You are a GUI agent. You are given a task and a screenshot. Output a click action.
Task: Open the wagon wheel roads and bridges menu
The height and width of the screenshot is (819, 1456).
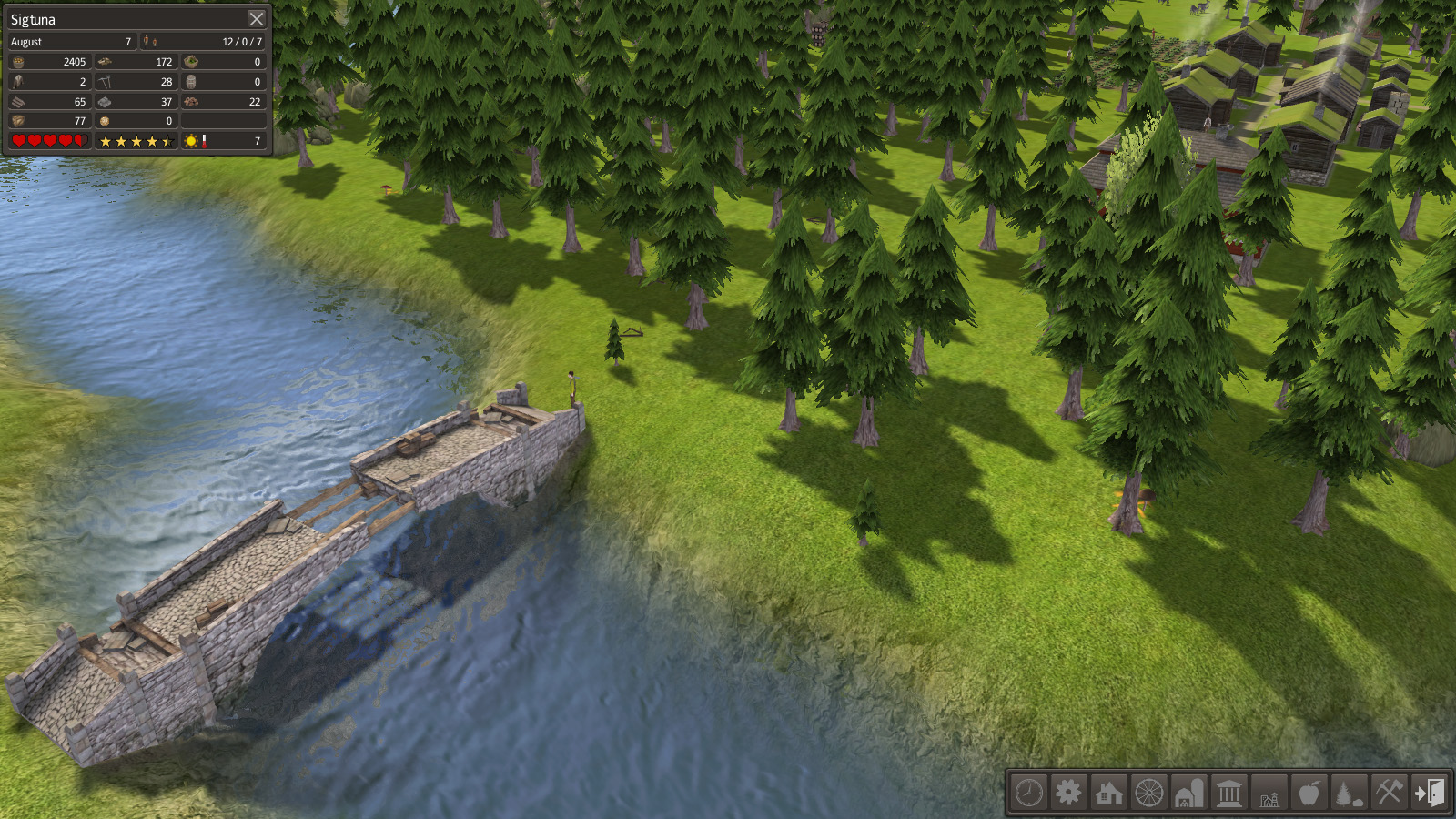point(1149,793)
